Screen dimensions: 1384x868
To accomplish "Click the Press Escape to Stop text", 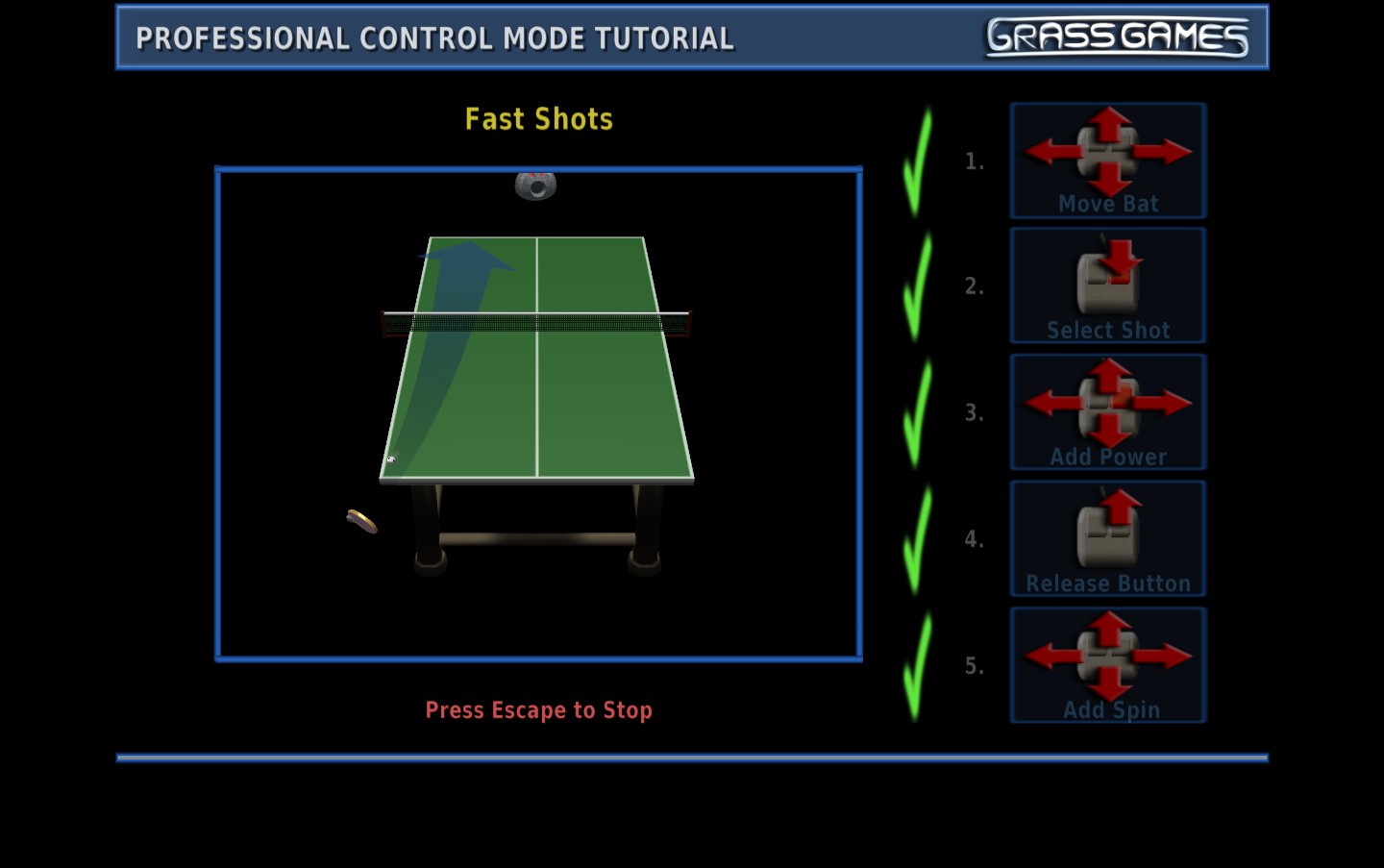I will point(539,710).
